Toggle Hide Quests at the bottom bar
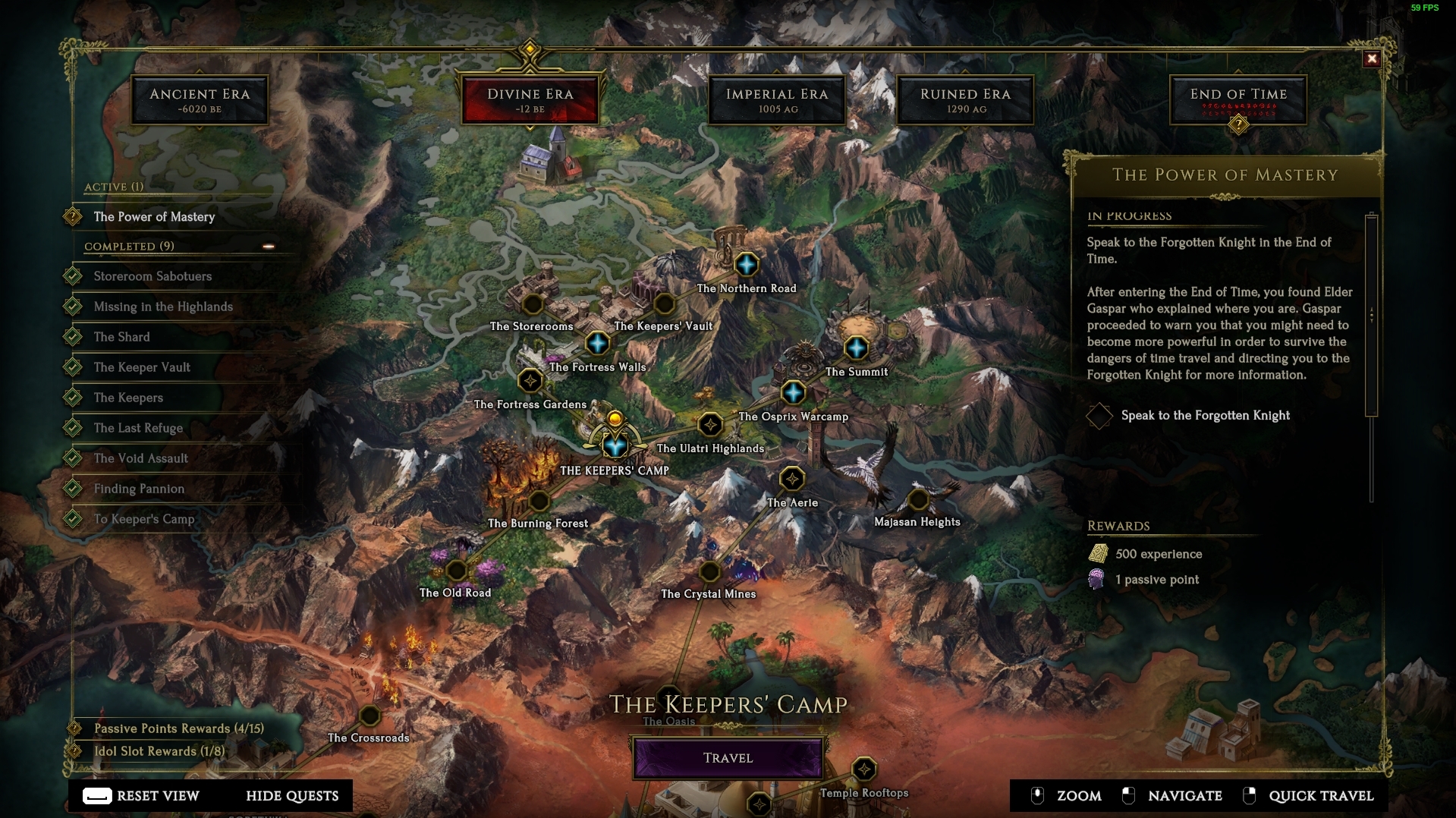The width and height of the screenshot is (1456, 818). pos(291,796)
